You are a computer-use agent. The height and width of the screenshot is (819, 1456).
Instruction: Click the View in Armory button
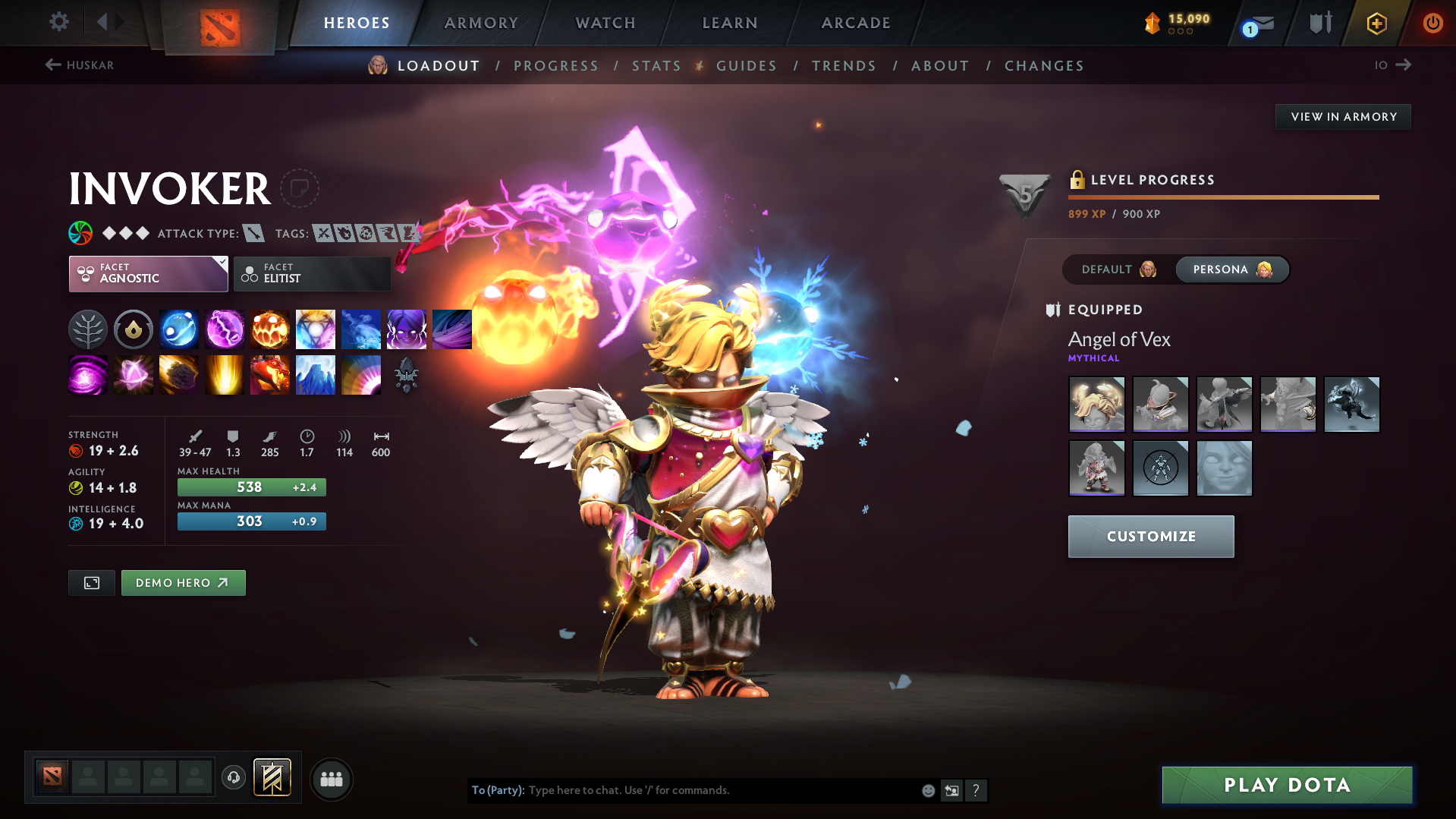pos(1342,116)
